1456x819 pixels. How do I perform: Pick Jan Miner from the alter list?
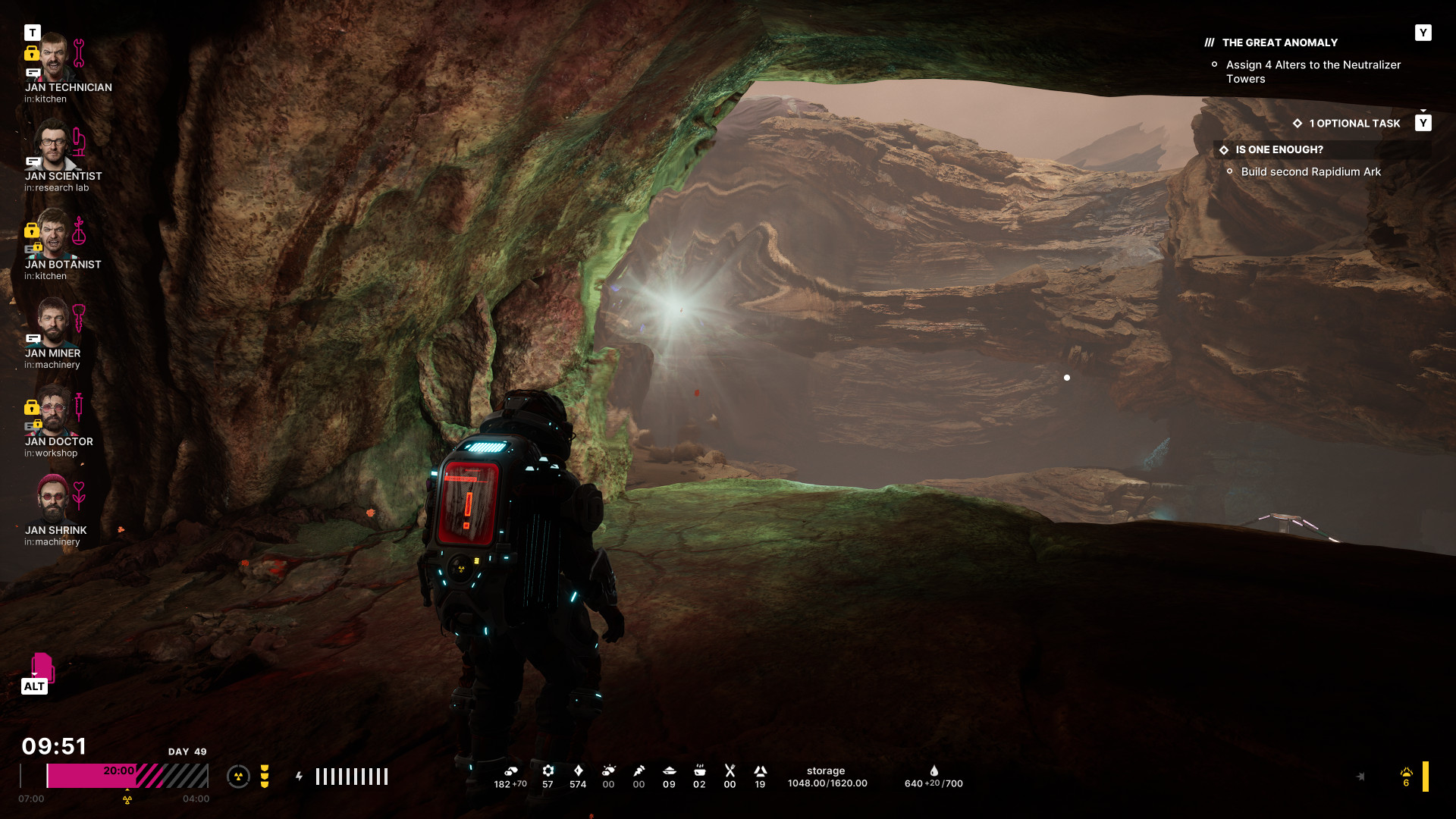(53, 322)
